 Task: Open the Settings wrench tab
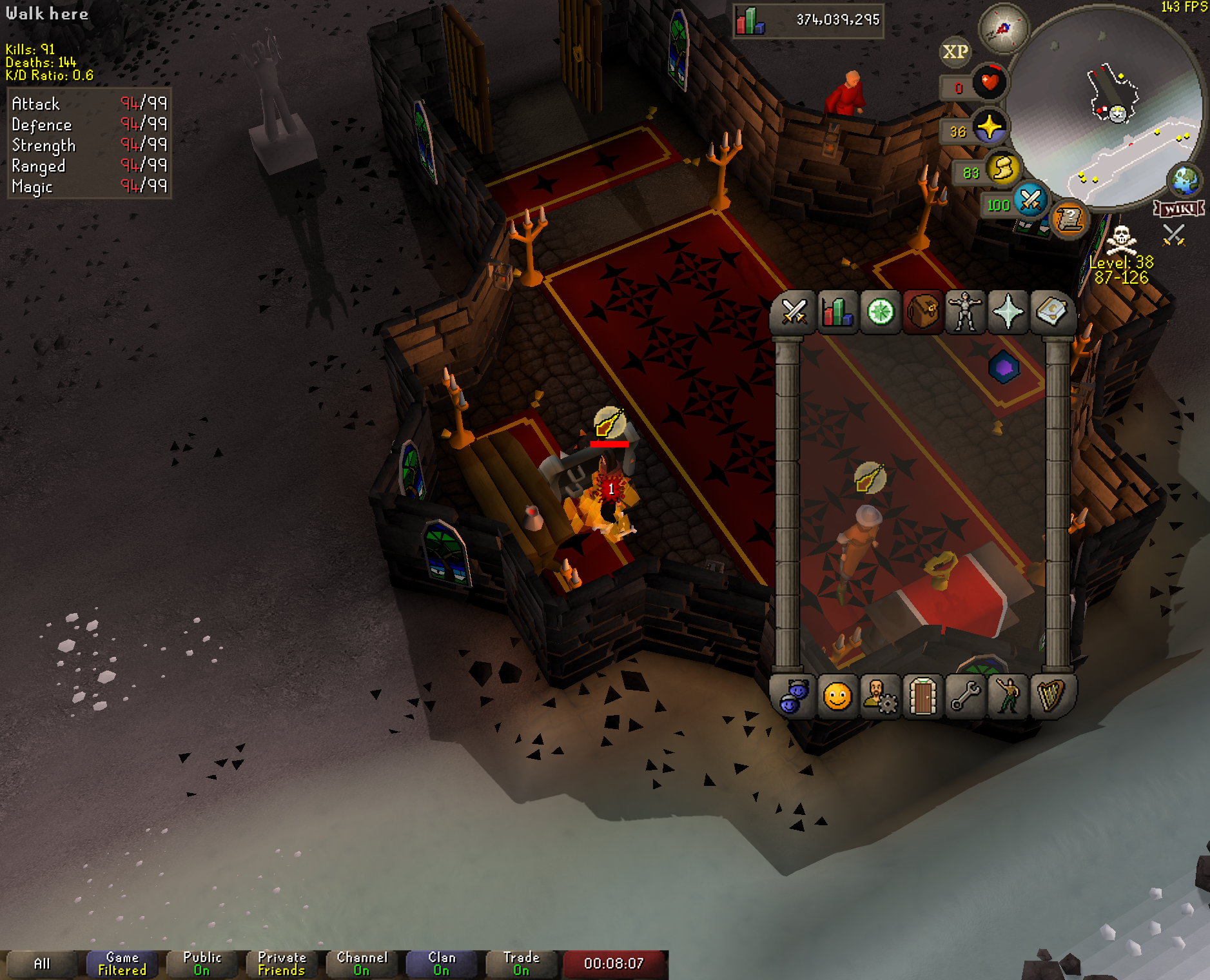pos(965,696)
